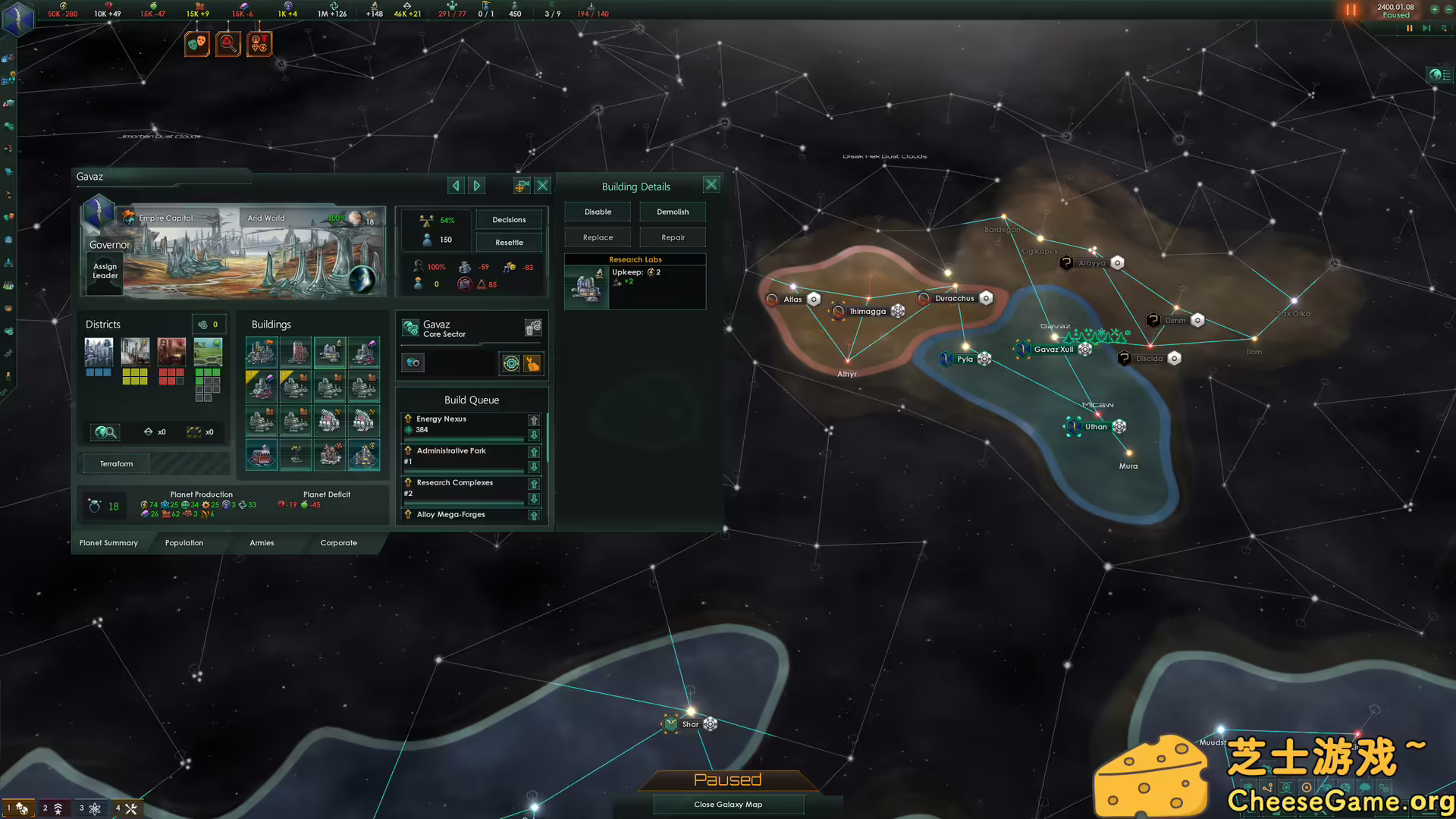
Task: Click the crime alert magnifier notification icon
Action: [x=228, y=43]
